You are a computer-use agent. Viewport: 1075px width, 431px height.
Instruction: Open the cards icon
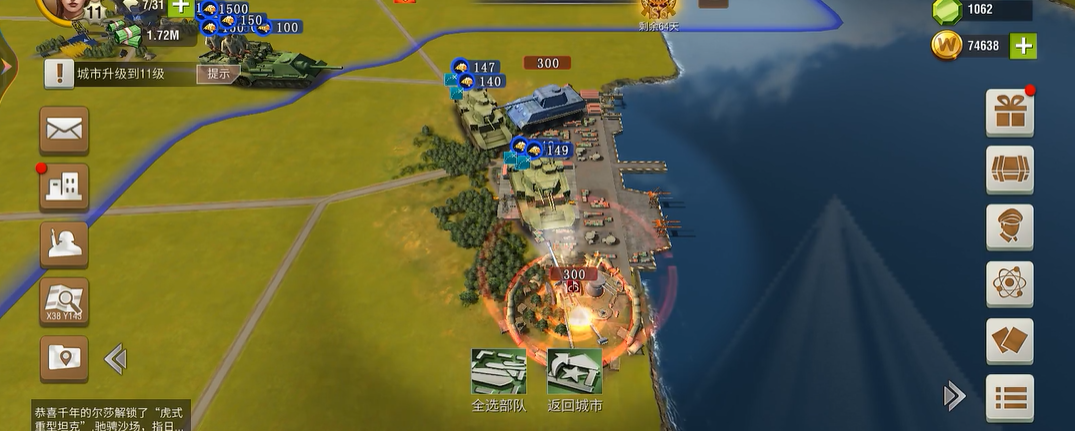point(1009,340)
